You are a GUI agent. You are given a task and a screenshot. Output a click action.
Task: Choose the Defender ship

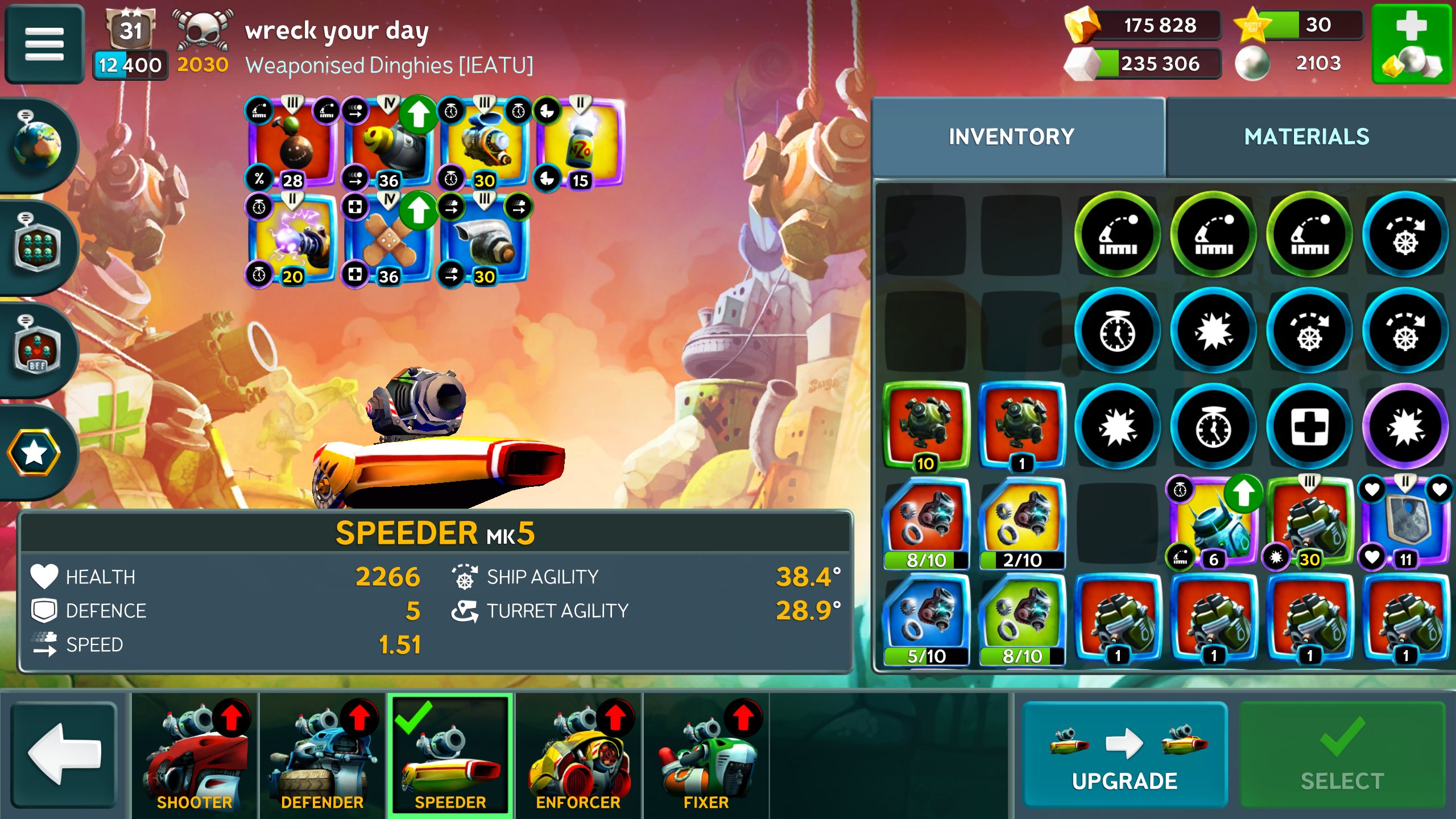(322, 755)
